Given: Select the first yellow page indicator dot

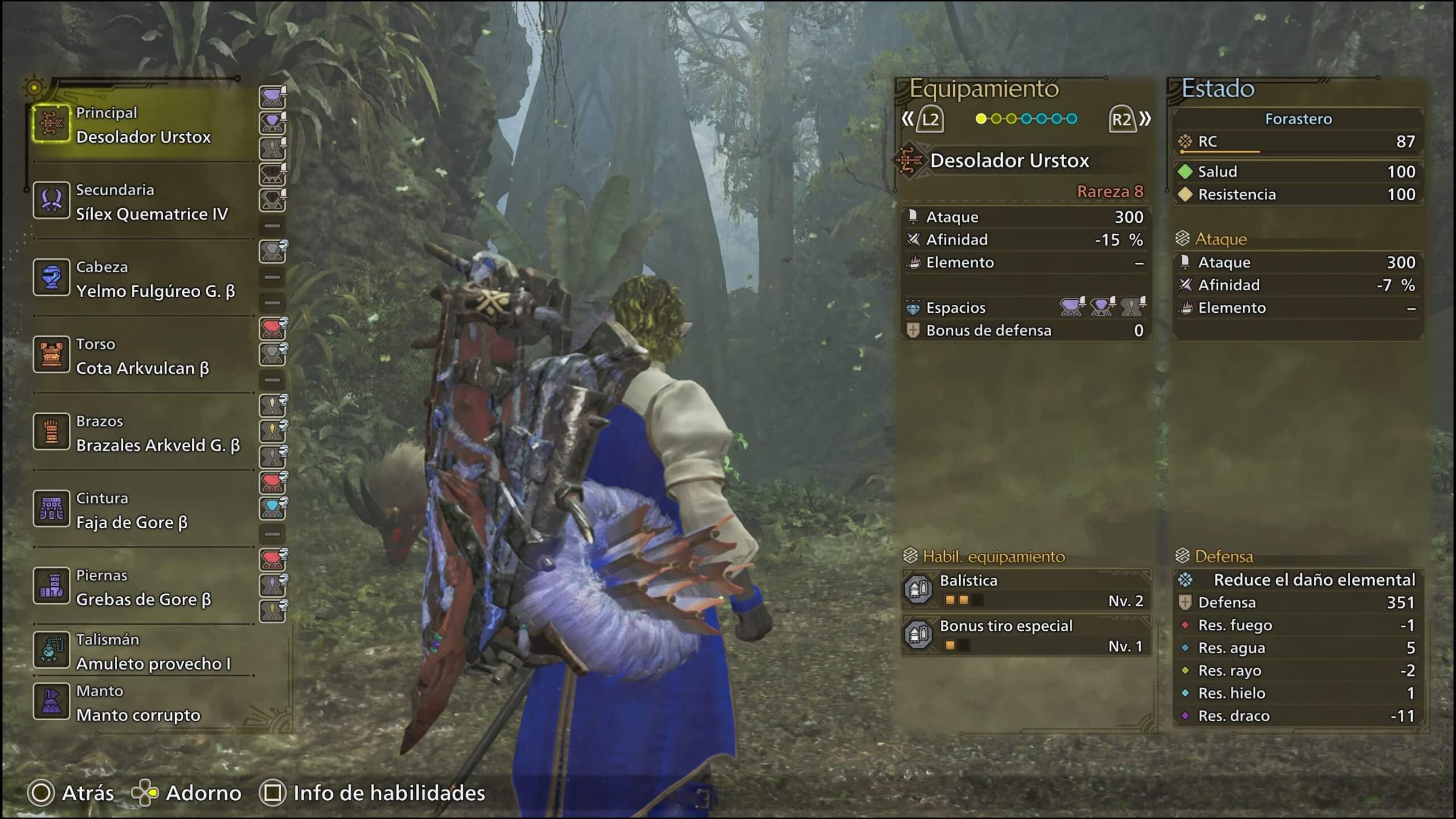Looking at the screenshot, I should pyautogui.click(x=981, y=119).
